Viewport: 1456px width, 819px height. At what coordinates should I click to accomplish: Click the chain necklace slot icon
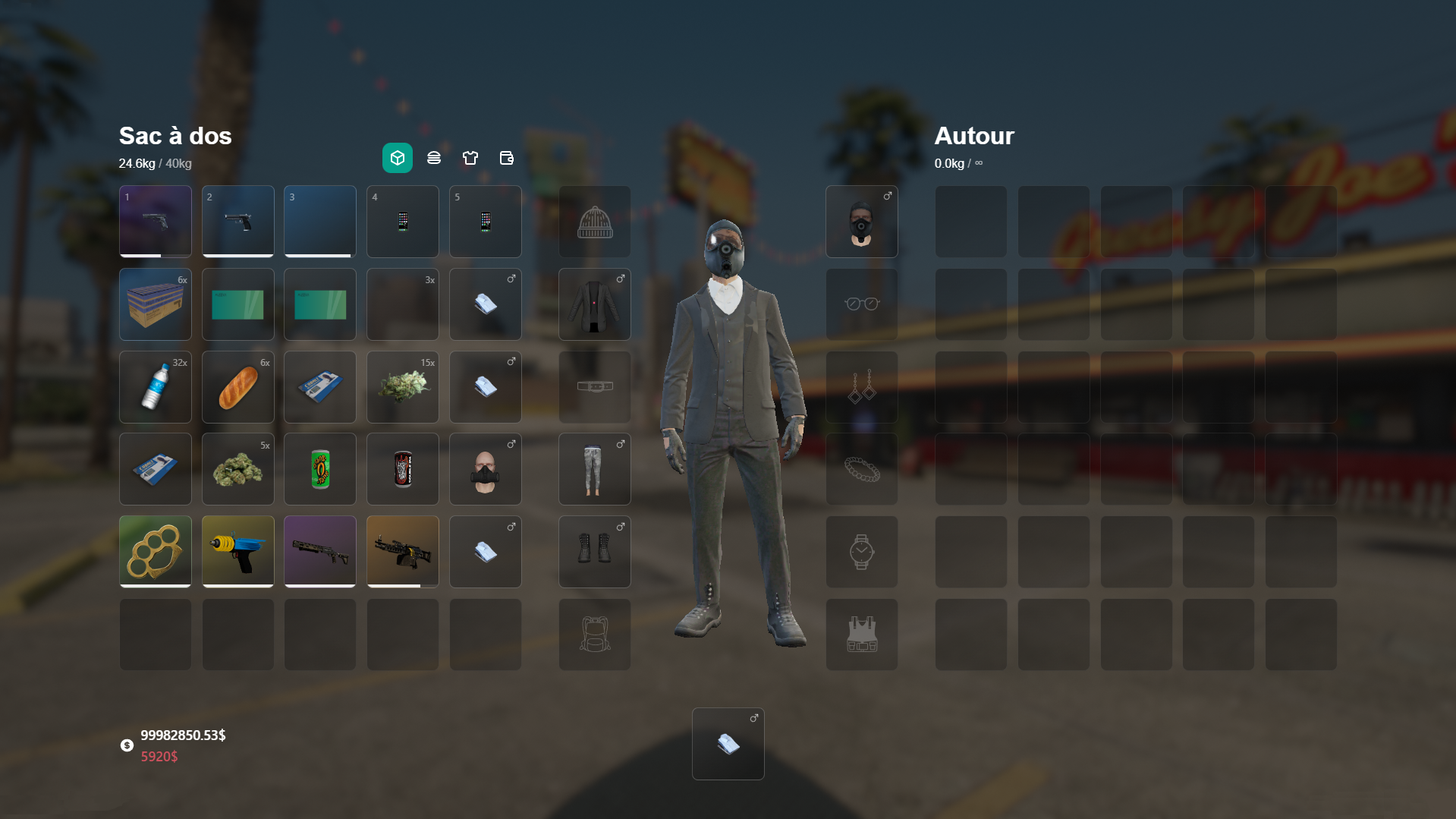[x=861, y=469]
